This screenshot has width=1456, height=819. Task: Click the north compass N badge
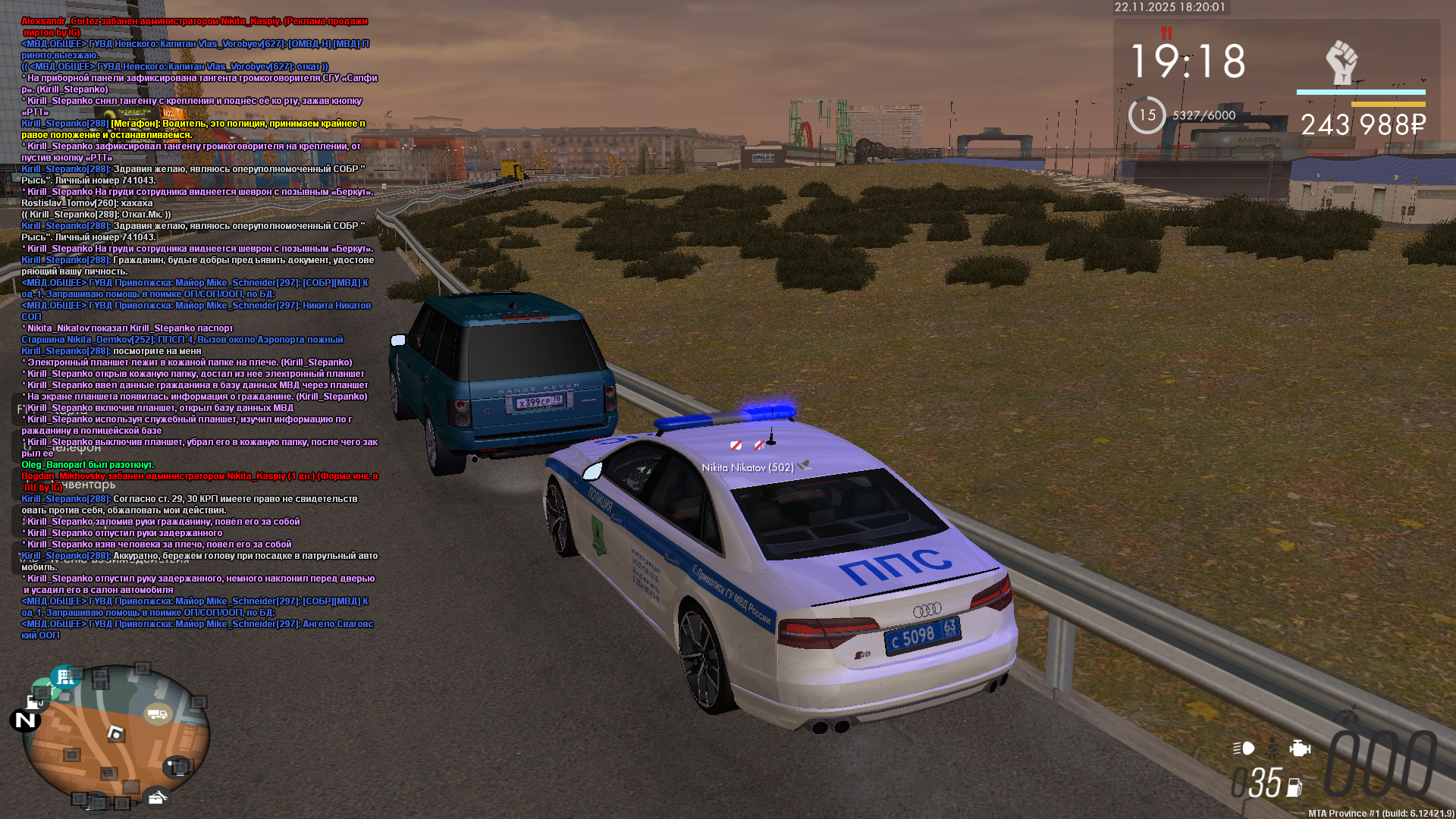tap(25, 720)
